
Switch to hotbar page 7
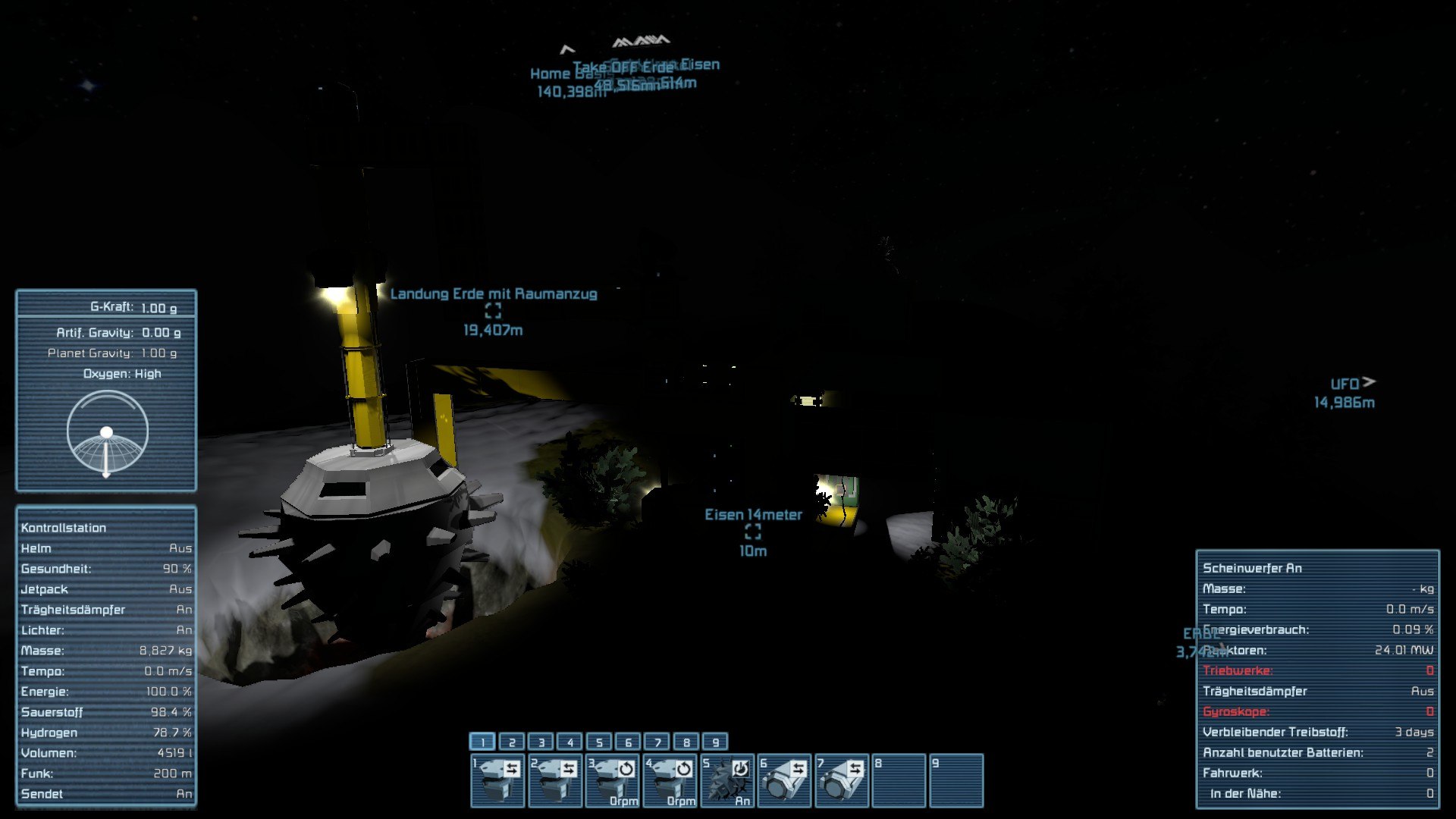point(657,742)
